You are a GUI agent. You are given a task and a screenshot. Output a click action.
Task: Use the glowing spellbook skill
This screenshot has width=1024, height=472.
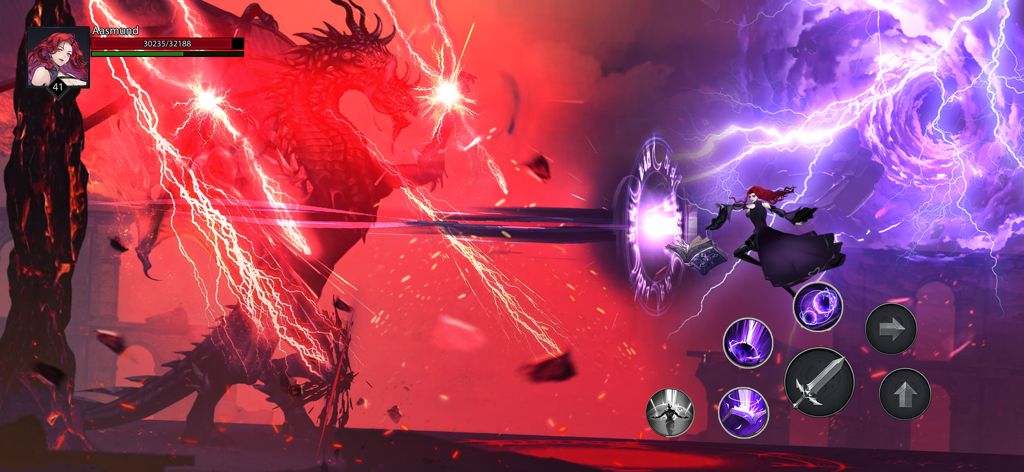coord(743,411)
